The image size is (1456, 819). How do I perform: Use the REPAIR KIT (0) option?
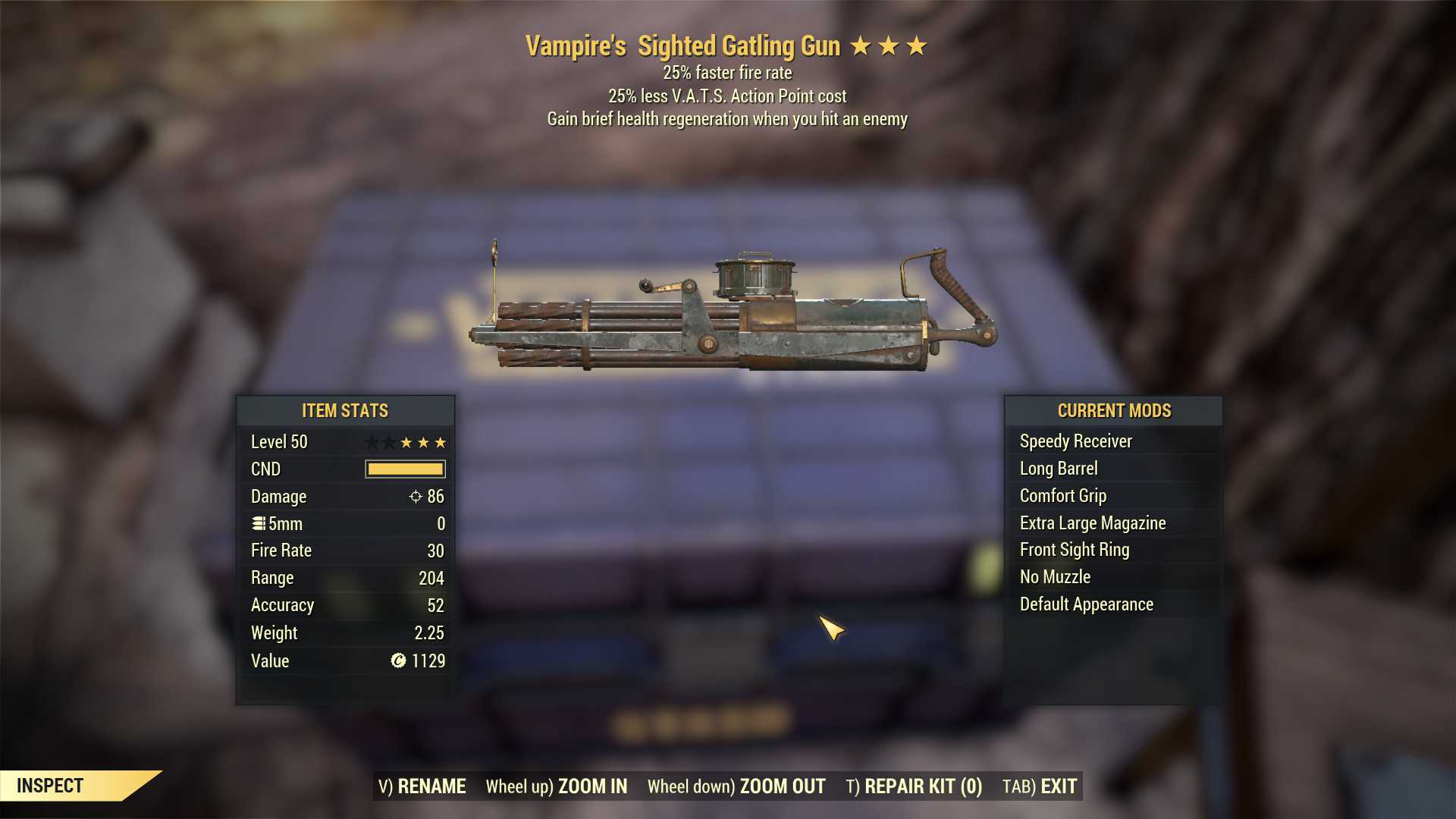coord(914,786)
